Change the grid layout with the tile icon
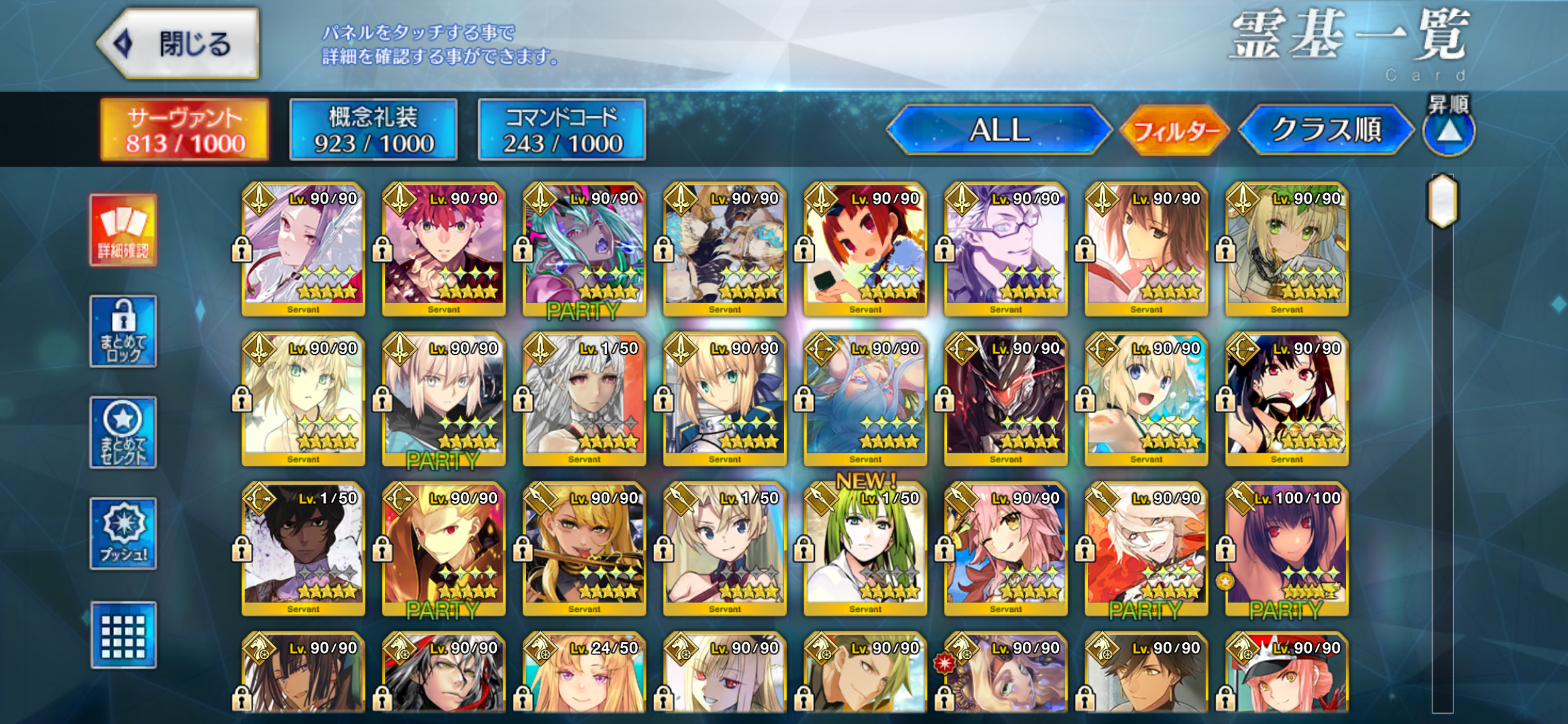 click(x=123, y=635)
